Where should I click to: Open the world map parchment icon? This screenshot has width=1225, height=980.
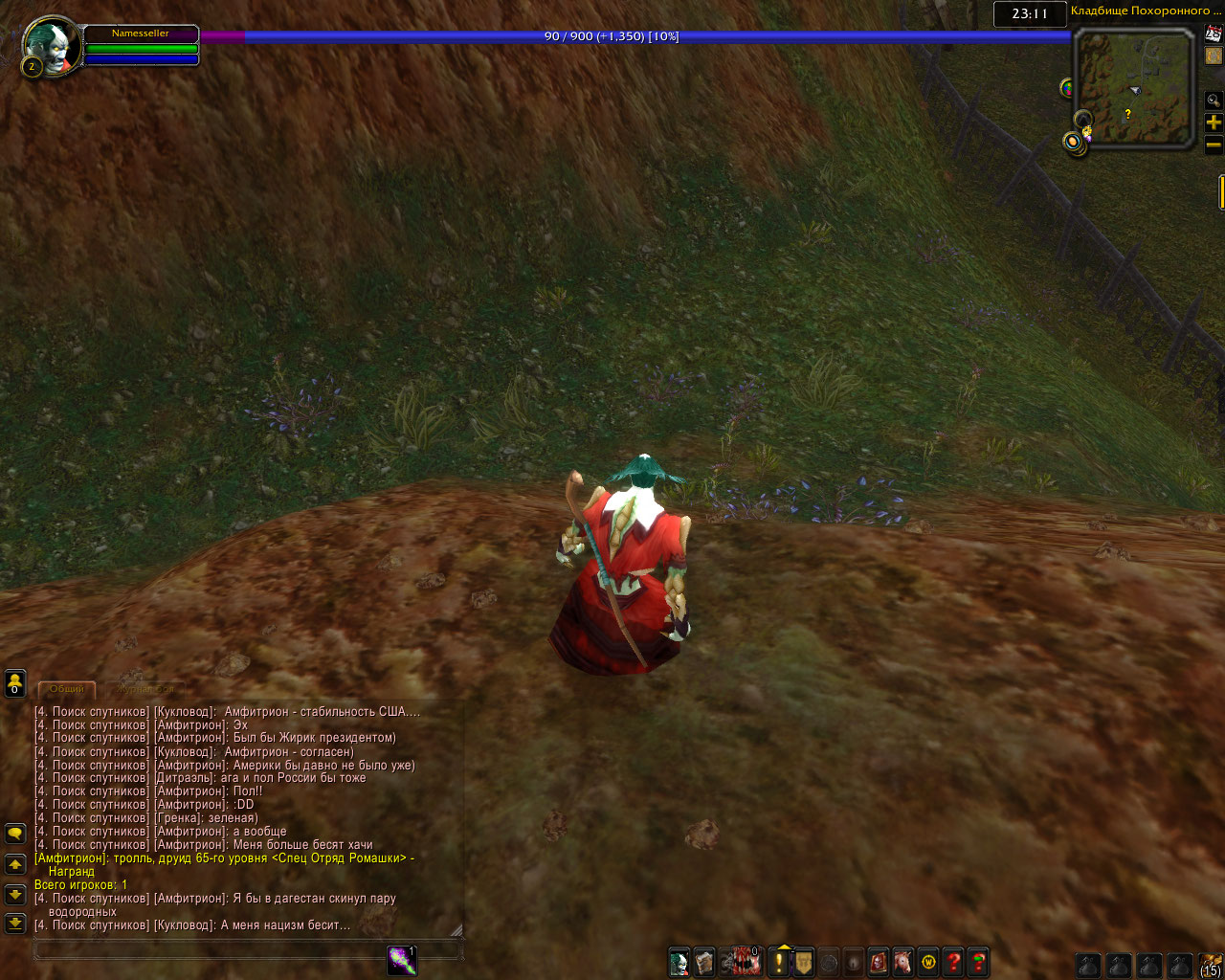point(1214,56)
